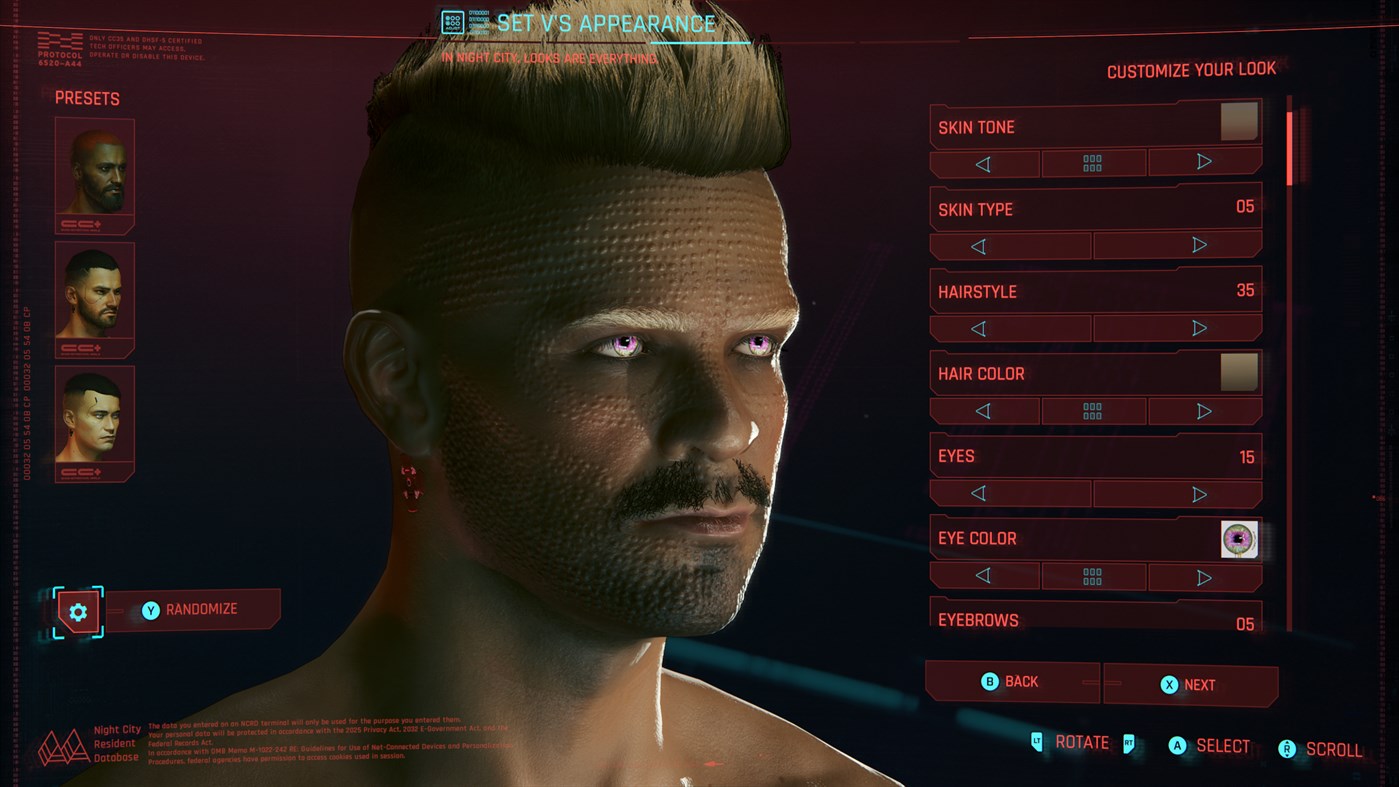The width and height of the screenshot is (1399, 787).
Task: Click the gear icon beside Randomize
Action: (x=78, y=612)
